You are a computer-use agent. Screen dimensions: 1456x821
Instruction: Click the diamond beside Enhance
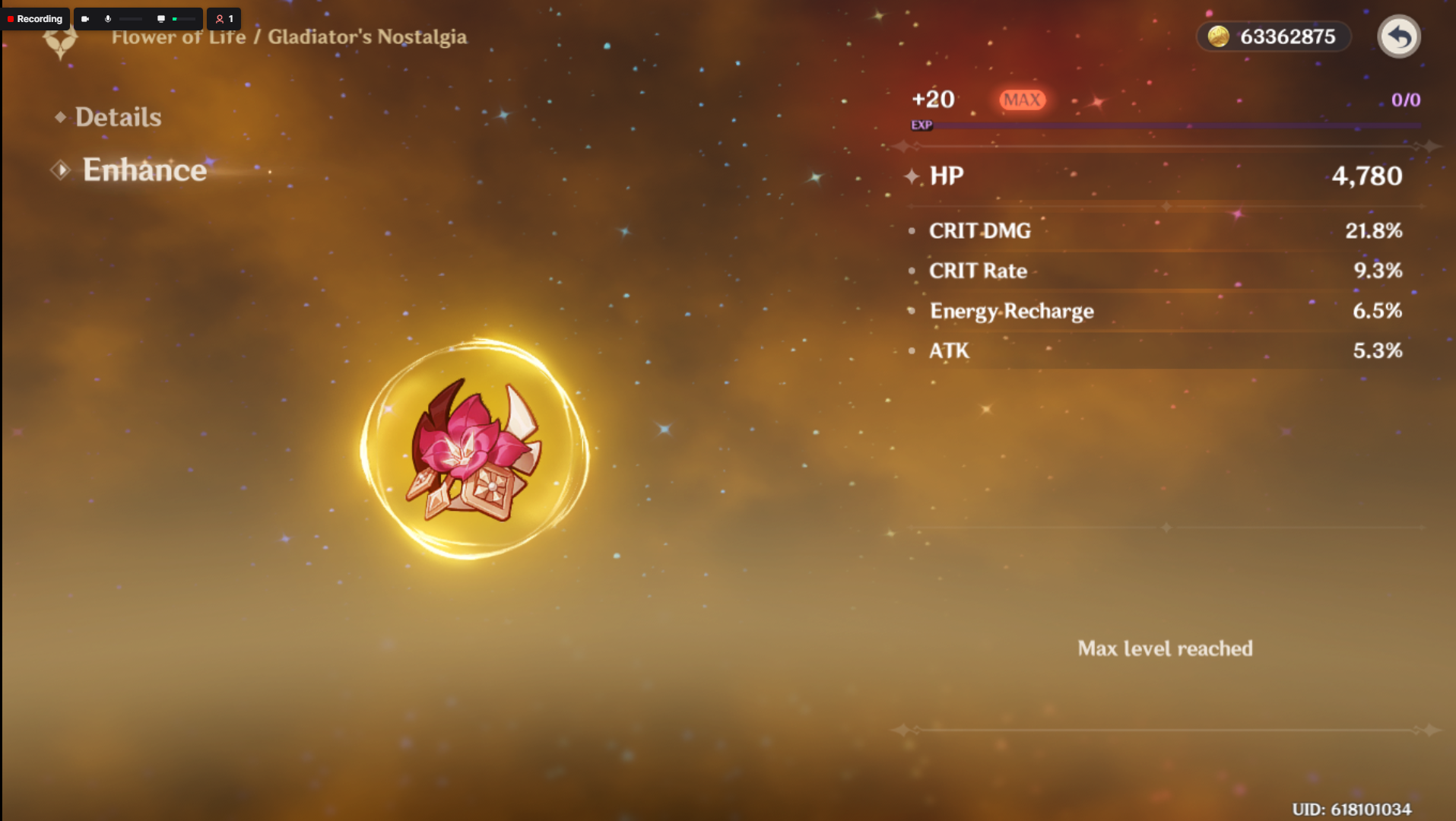tap(60, 170)
